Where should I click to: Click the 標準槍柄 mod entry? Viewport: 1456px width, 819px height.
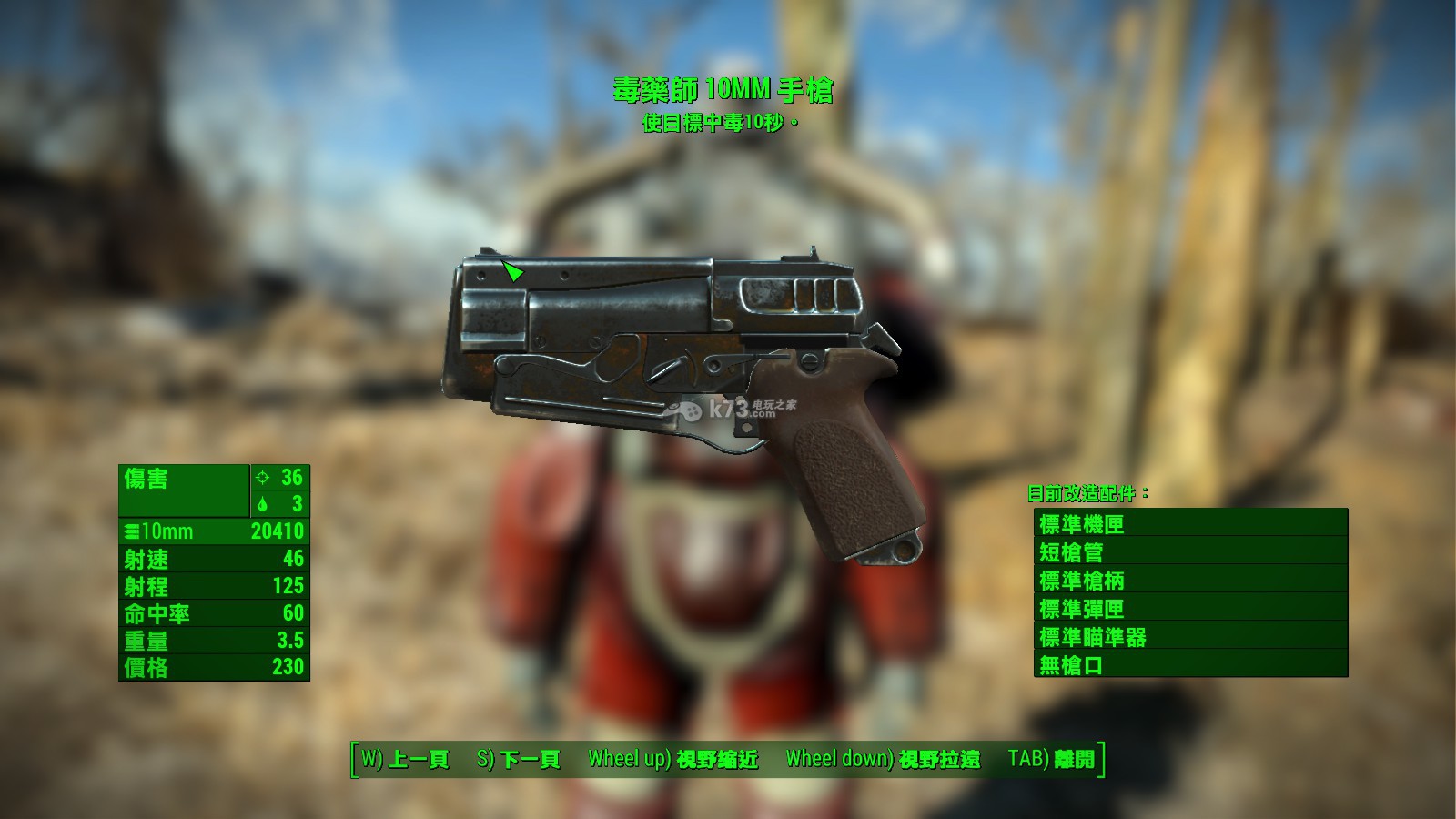[x=1190, y=580]
